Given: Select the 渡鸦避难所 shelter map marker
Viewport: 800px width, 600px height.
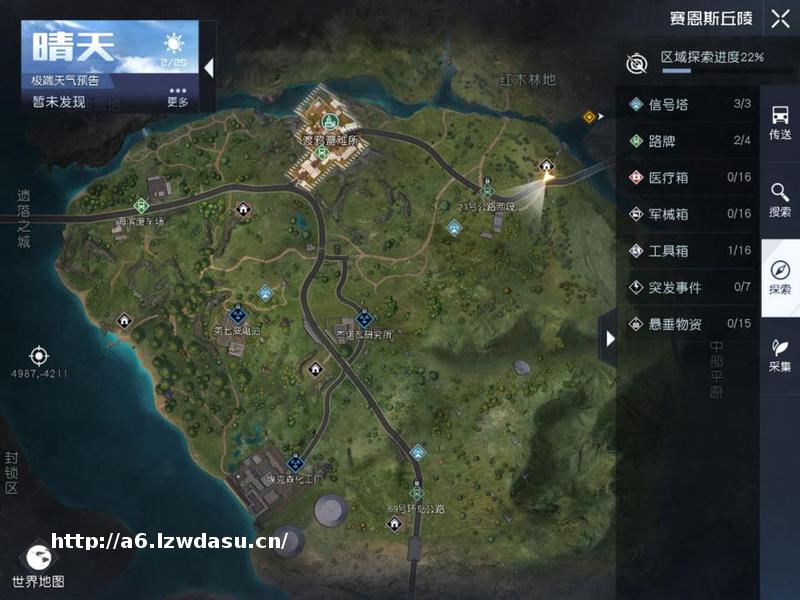Looking at the screenshot, I should (x=330, y=124).
